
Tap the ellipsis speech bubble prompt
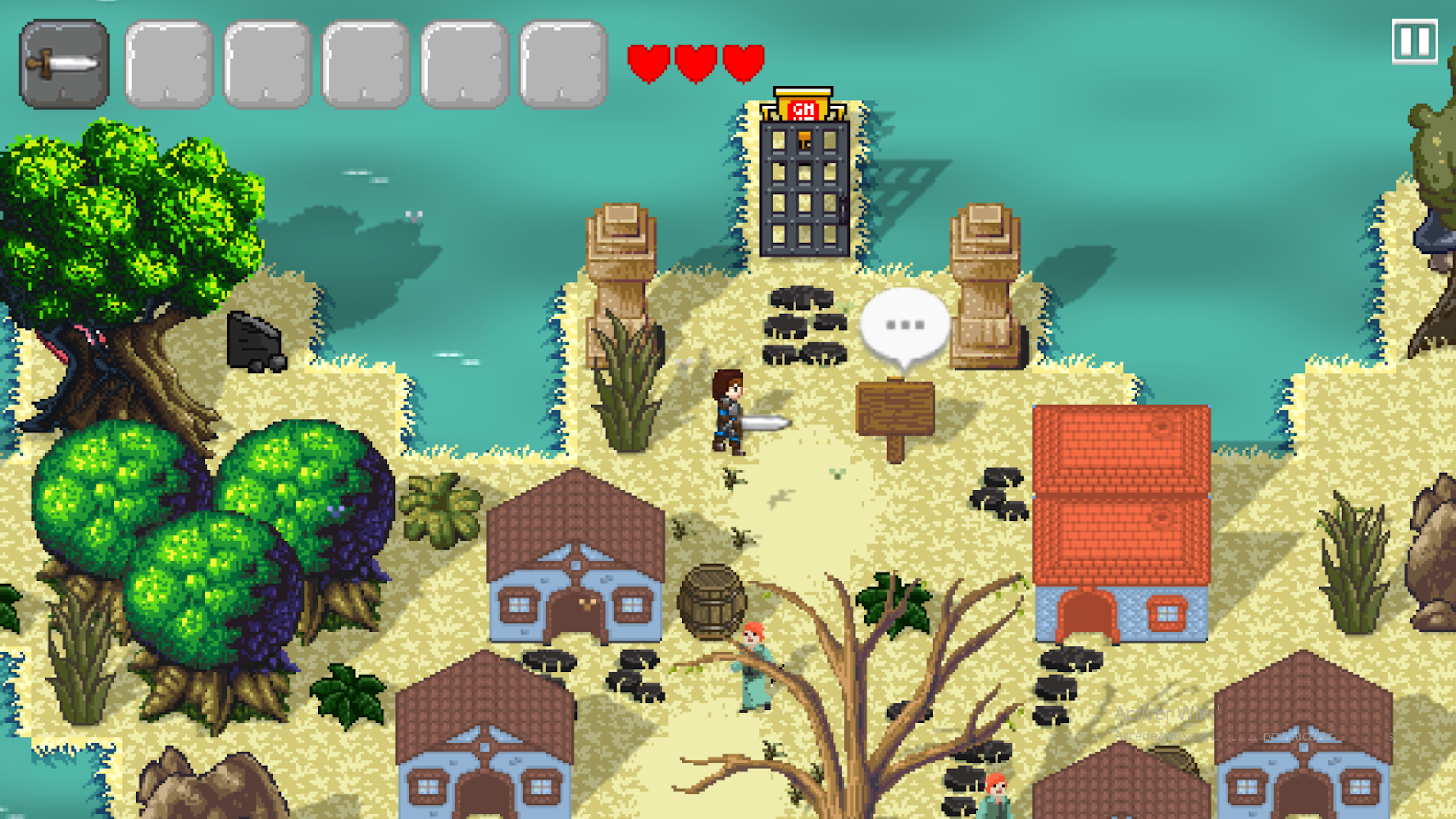pyautogui.click(x=905, y=326)
